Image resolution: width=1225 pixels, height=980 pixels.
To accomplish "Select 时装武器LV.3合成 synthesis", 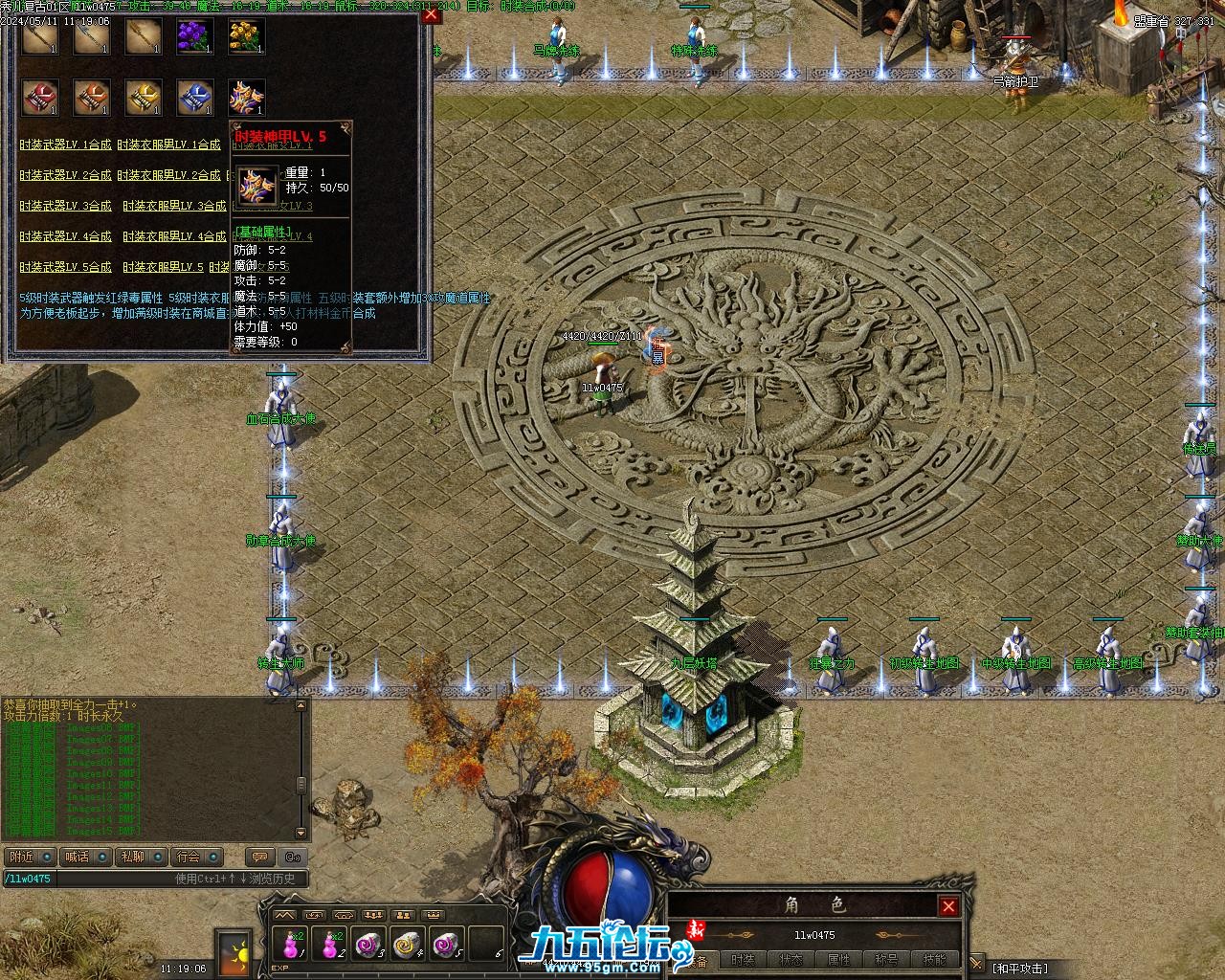I will point(65,206).
